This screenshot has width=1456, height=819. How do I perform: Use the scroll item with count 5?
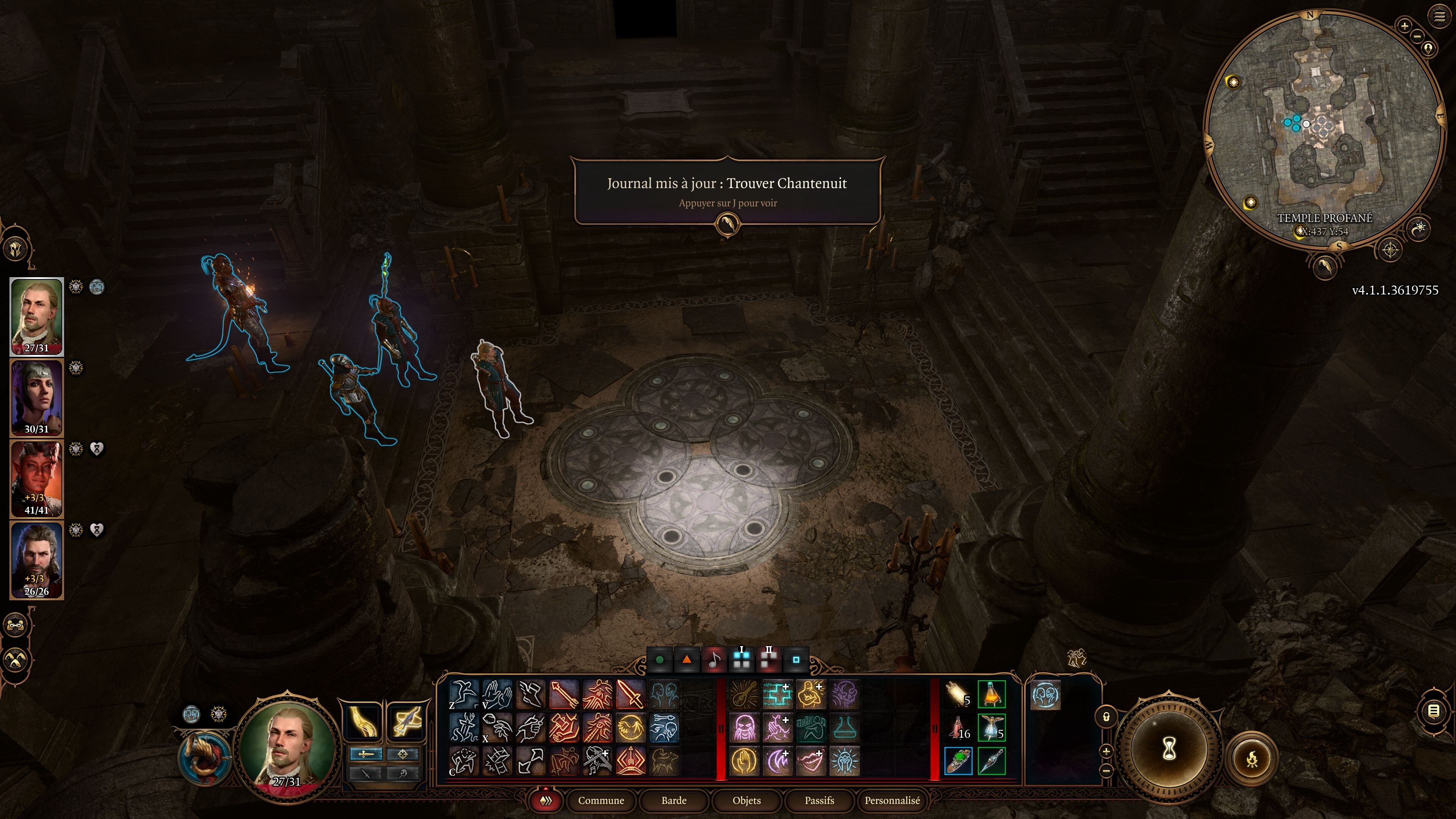(958, 695)
